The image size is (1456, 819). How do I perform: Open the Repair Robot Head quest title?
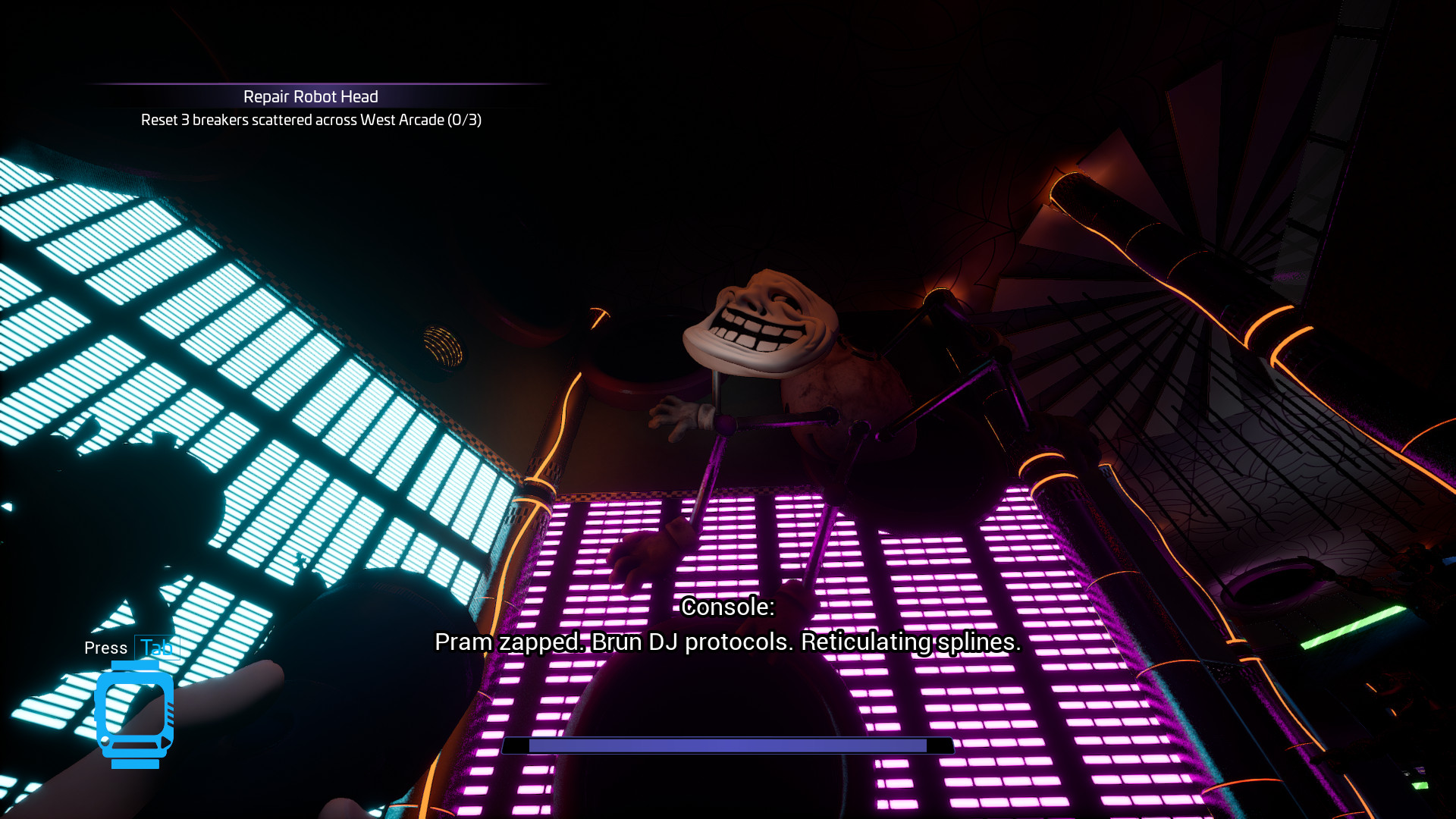pos(309,97)
